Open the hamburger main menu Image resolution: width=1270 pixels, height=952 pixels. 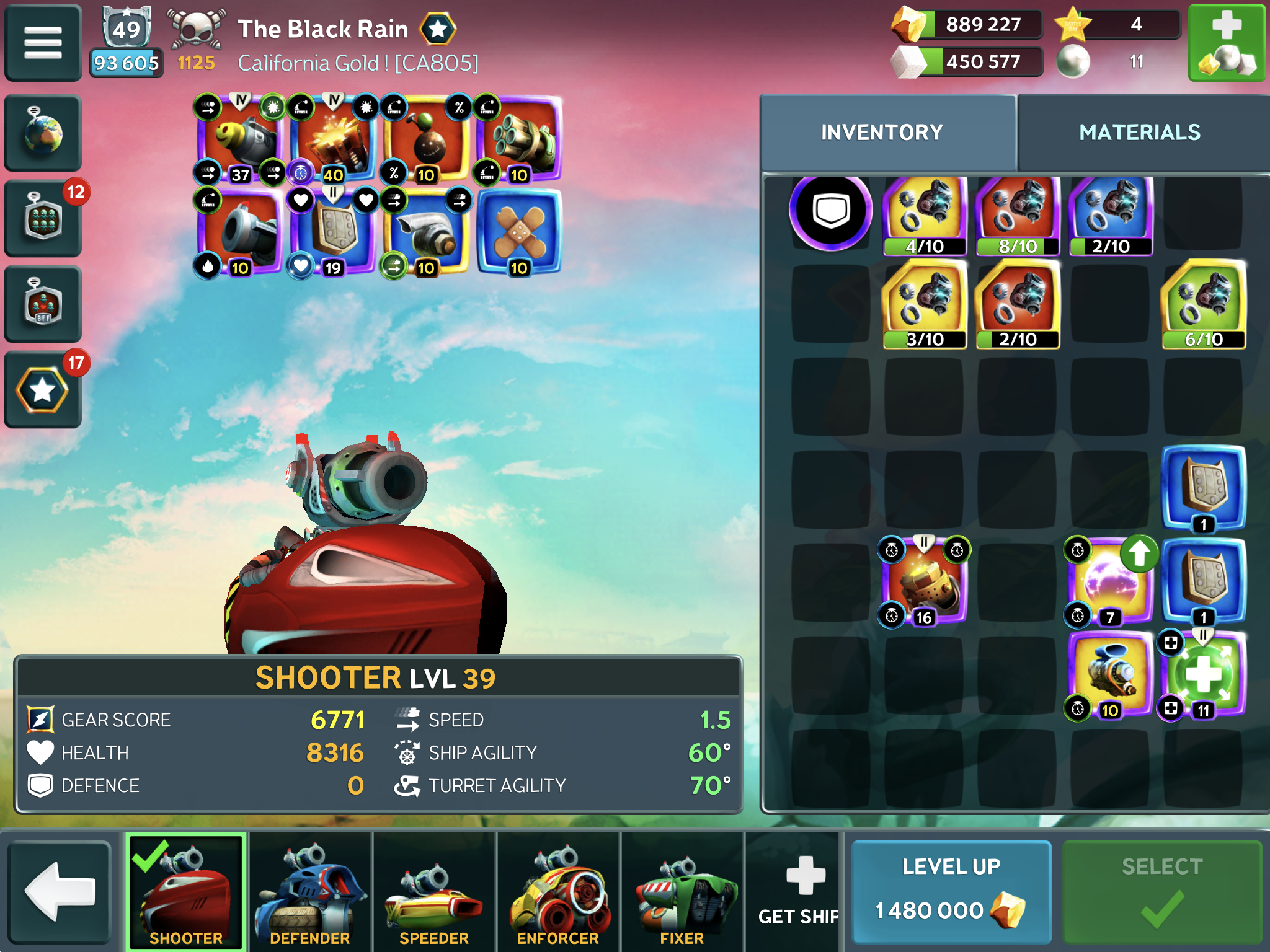(x=43, y=43)
